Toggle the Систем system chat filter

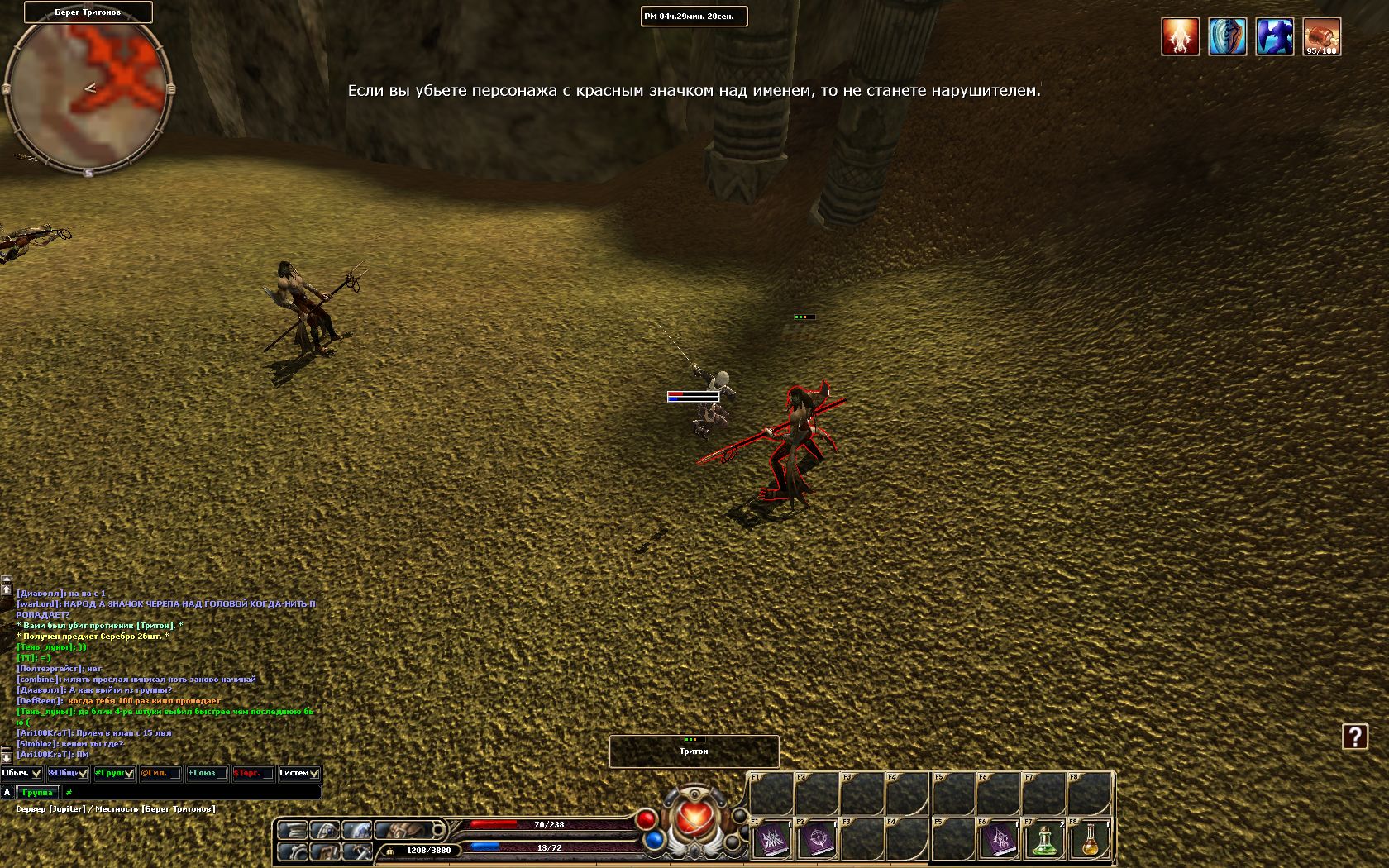tap(314, 774)
